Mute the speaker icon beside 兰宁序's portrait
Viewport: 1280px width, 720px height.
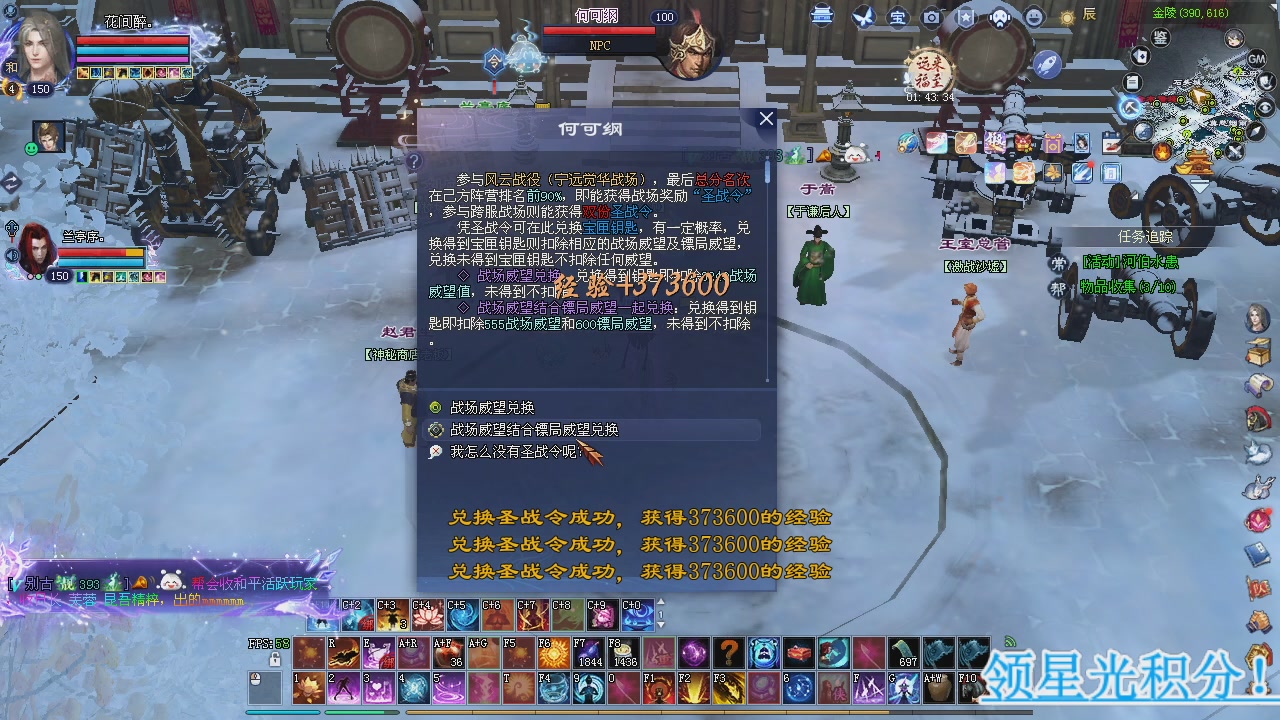(11, 254)
